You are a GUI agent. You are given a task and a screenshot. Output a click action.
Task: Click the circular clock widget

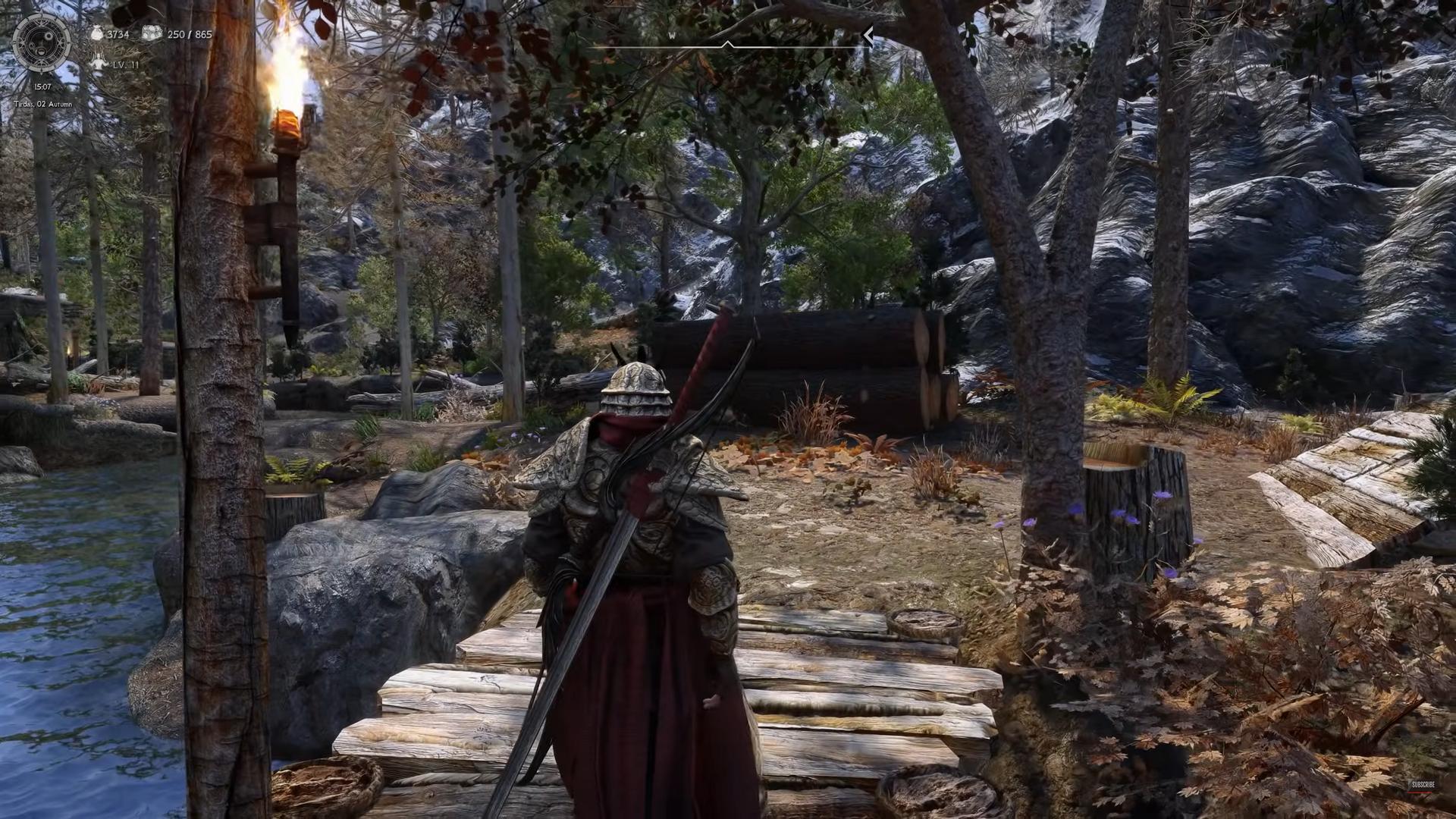[42, 43]
